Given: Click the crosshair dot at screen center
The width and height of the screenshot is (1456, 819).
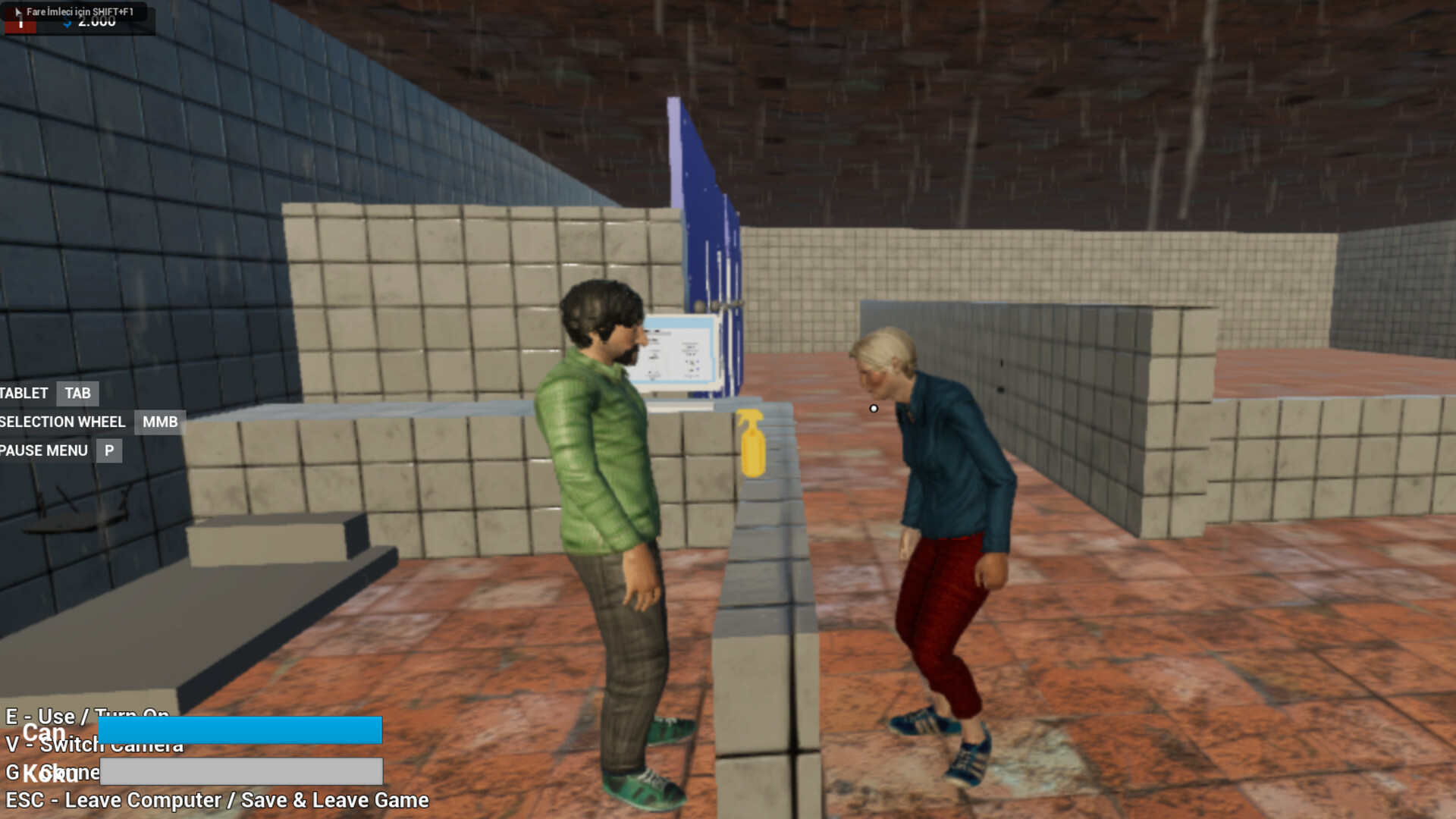Looking at the screenshot, I should (873, 408).
